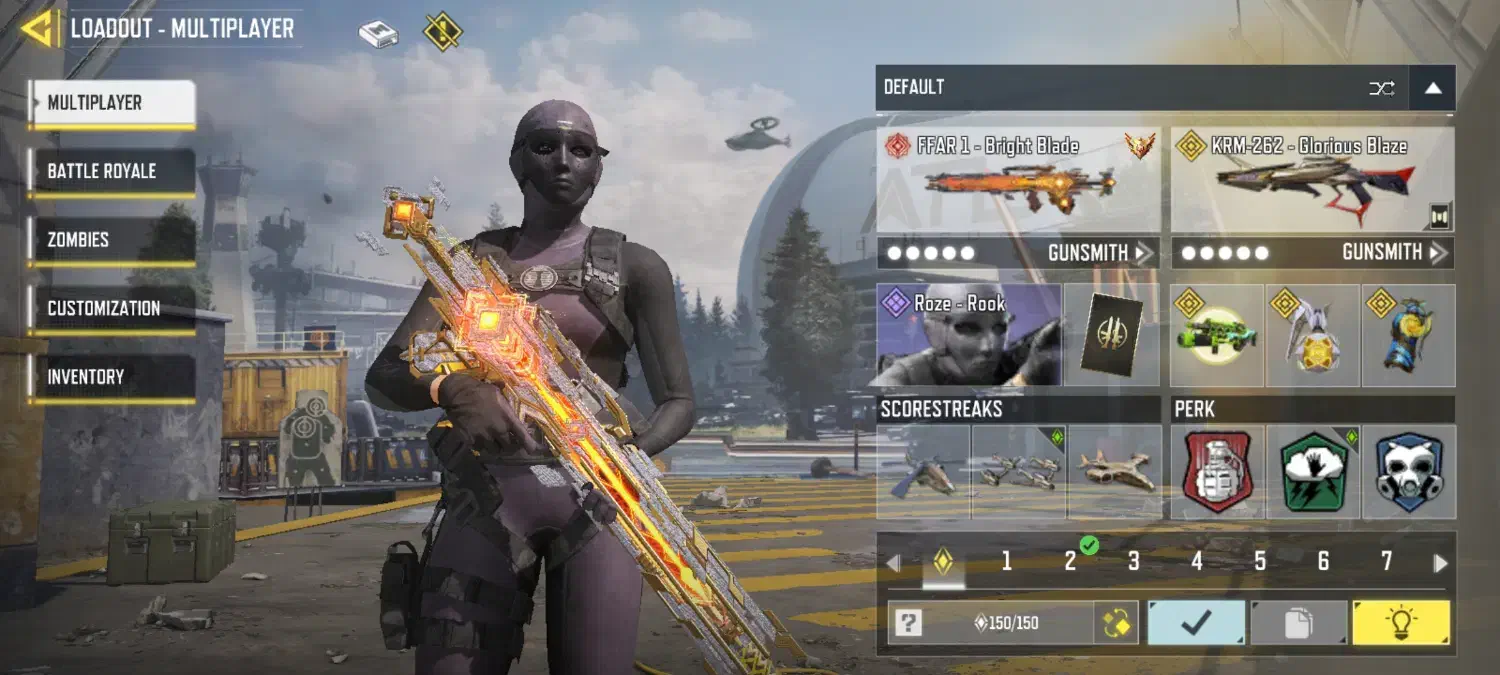This screenshot has height=675, width=1500.
Task: Click the shuffle icon beside Default
Action: (1381, 88)
